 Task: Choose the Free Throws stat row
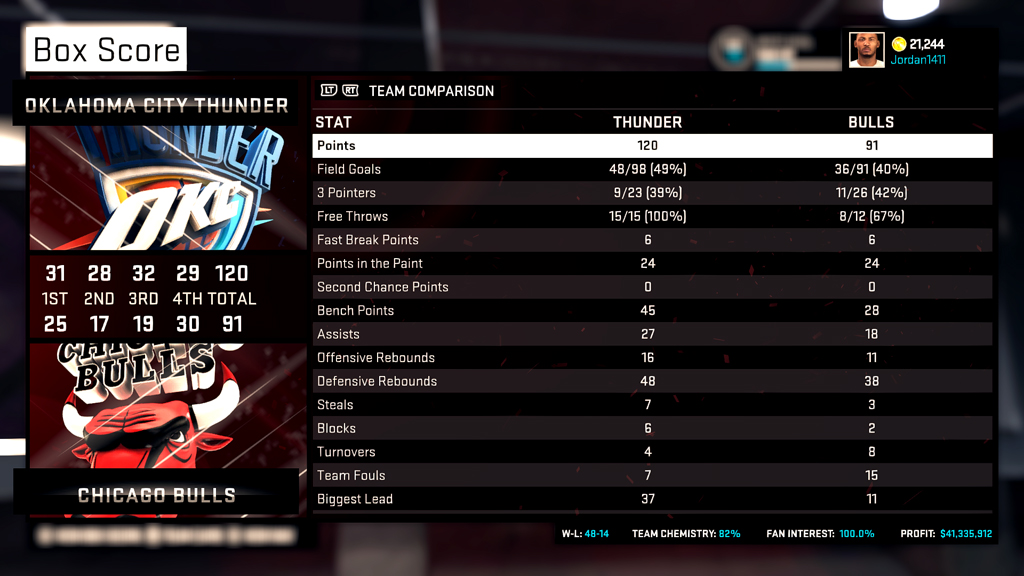(x=652, y=216)
